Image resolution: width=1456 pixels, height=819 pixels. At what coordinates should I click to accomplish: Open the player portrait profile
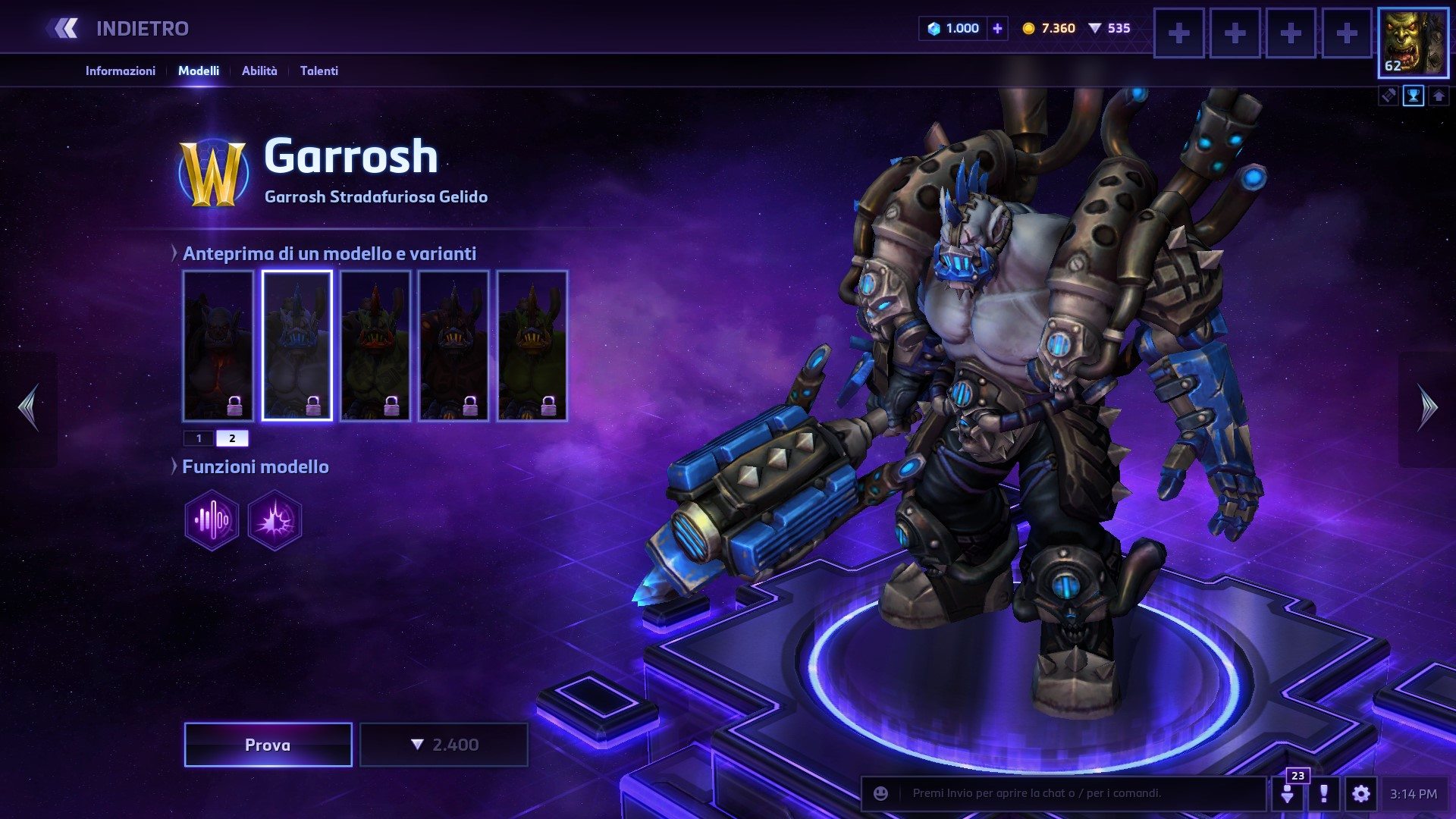[x=1412, y=42]
